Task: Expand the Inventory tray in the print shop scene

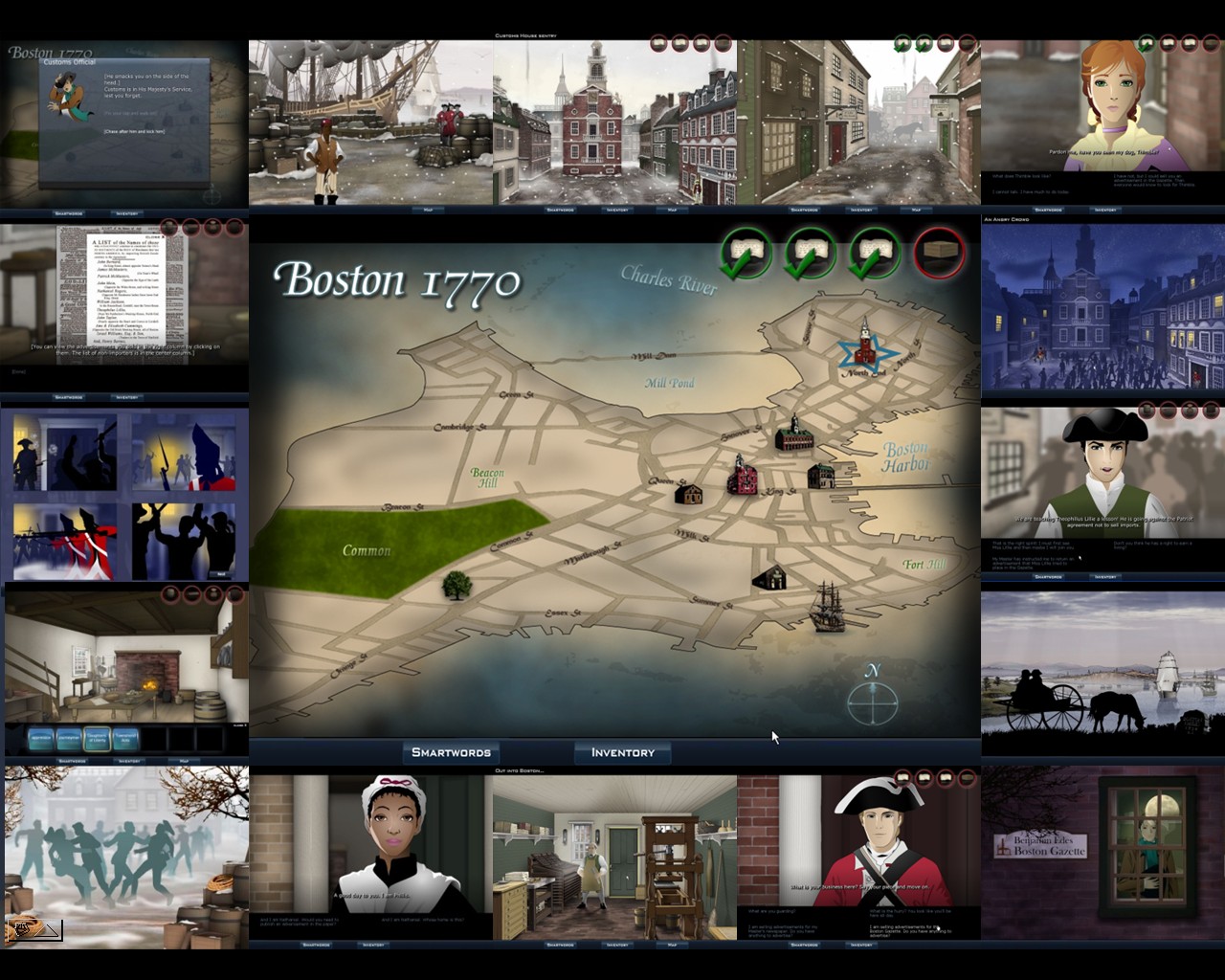Action: coord(615,945)
